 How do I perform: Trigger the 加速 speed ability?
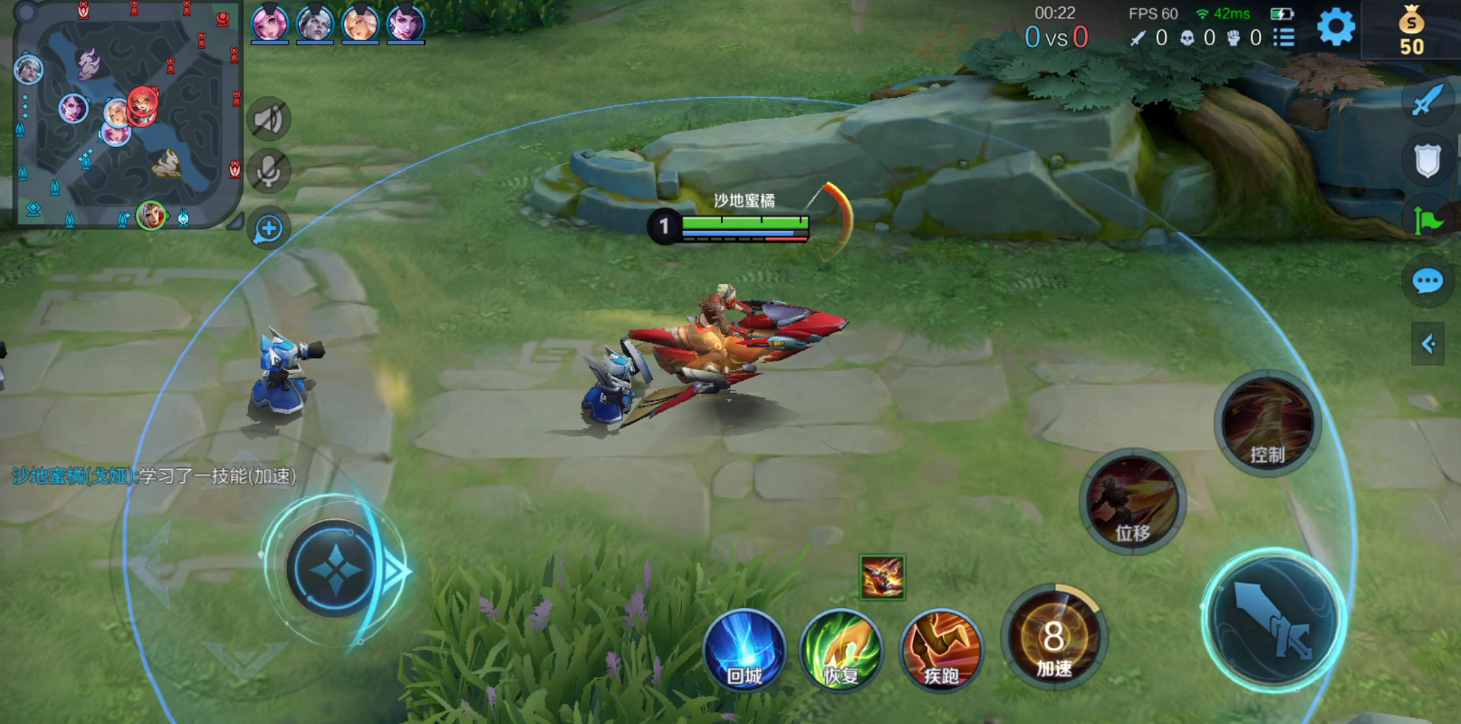pyautogui.click(x=1054, y=637)
